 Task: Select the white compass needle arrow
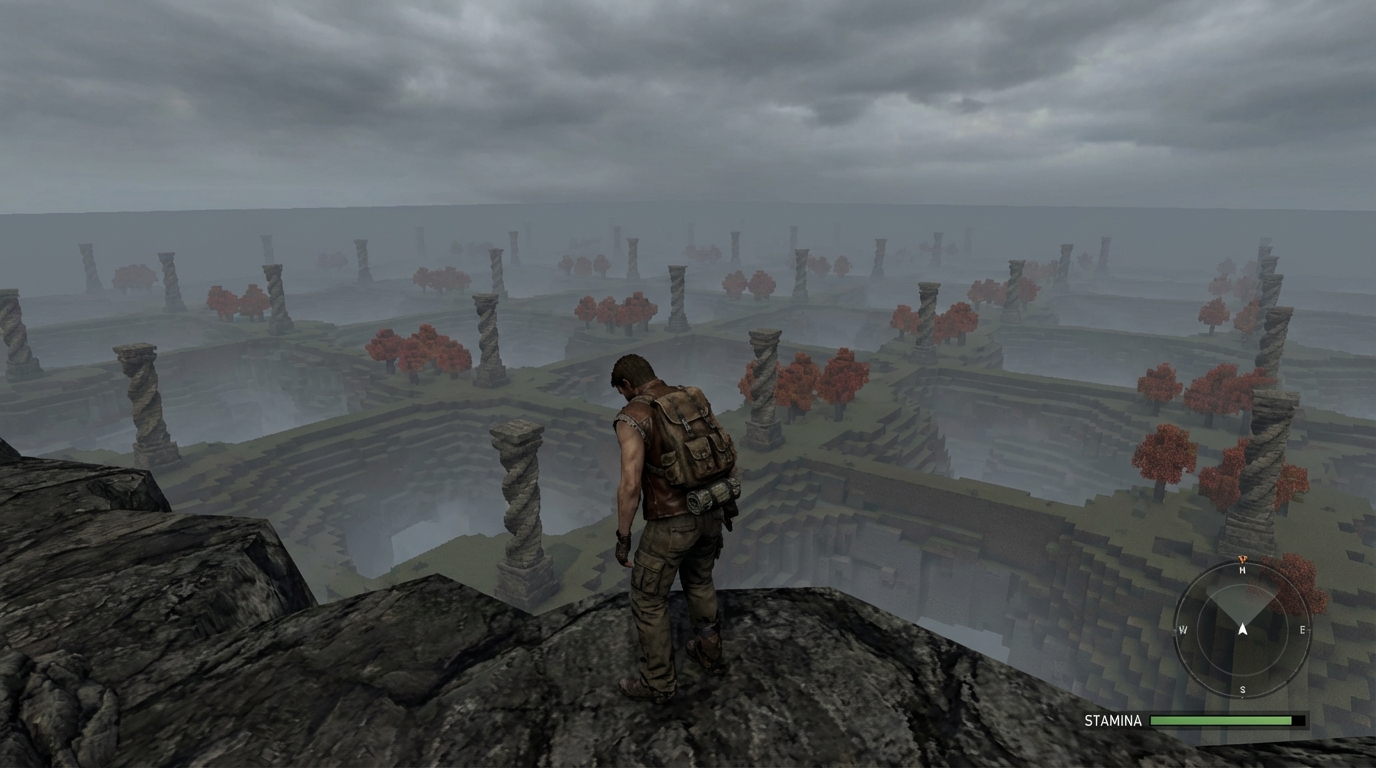1243,627
